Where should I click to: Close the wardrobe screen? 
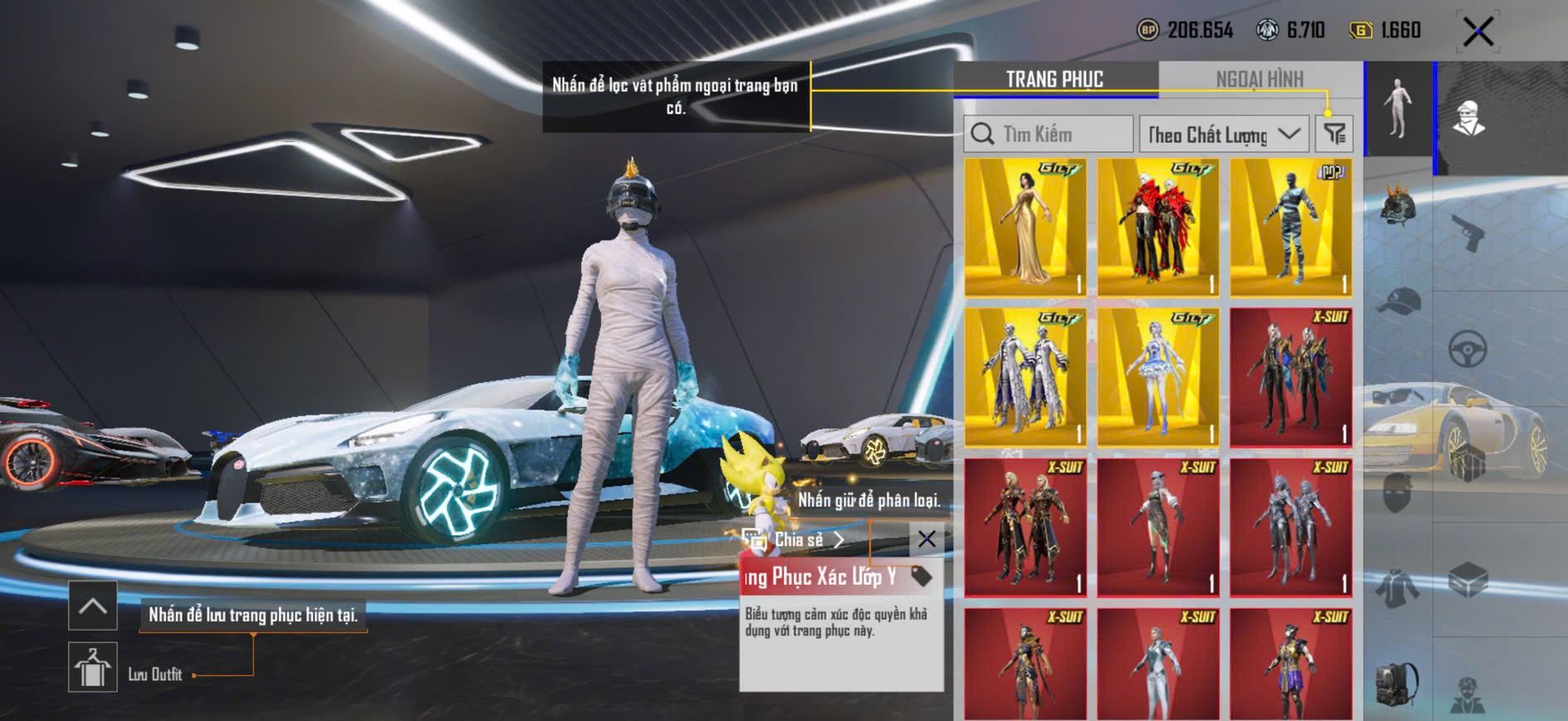(x=1478, y=32)
